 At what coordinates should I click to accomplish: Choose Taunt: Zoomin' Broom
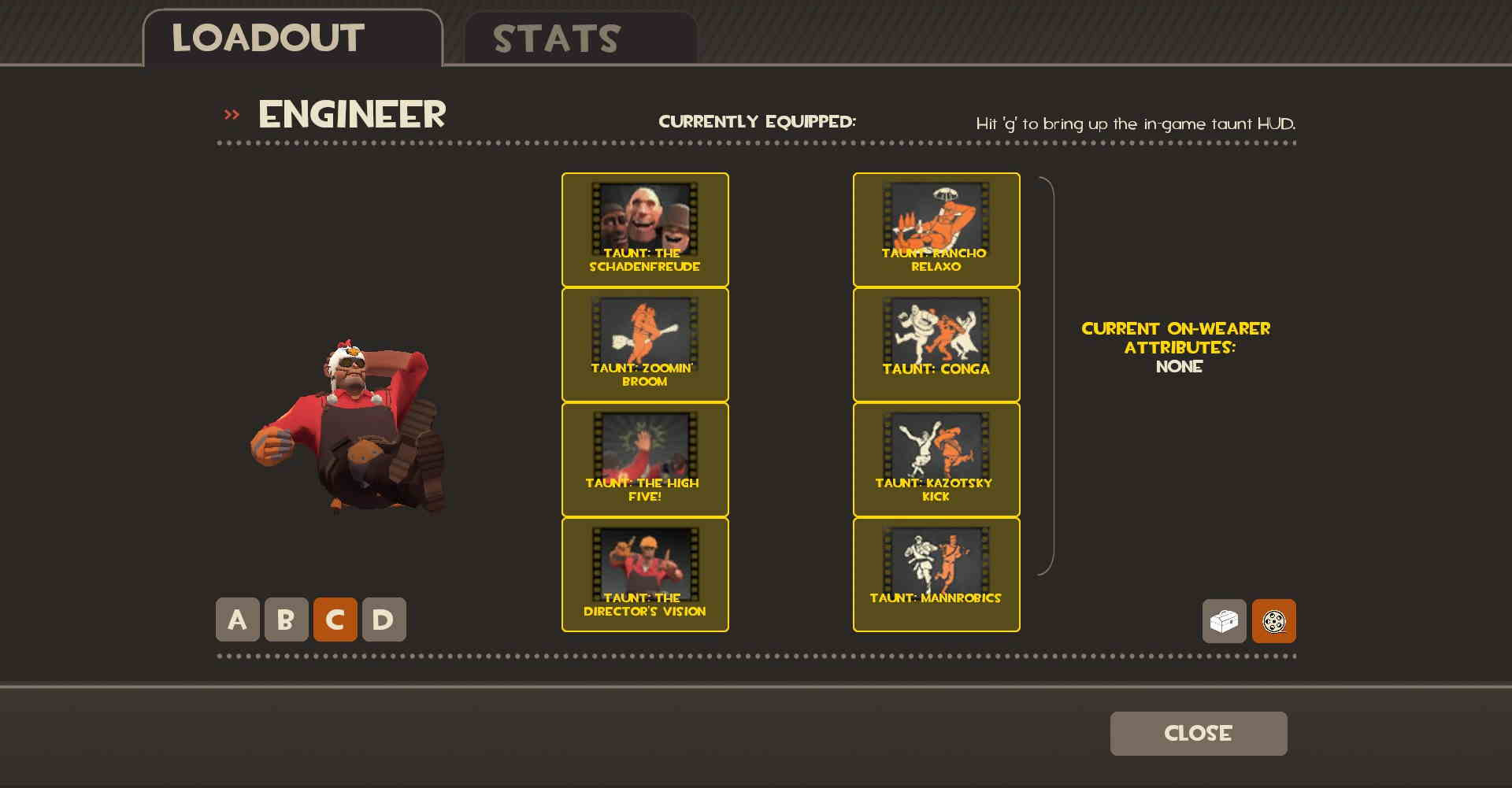pos(645,343)
